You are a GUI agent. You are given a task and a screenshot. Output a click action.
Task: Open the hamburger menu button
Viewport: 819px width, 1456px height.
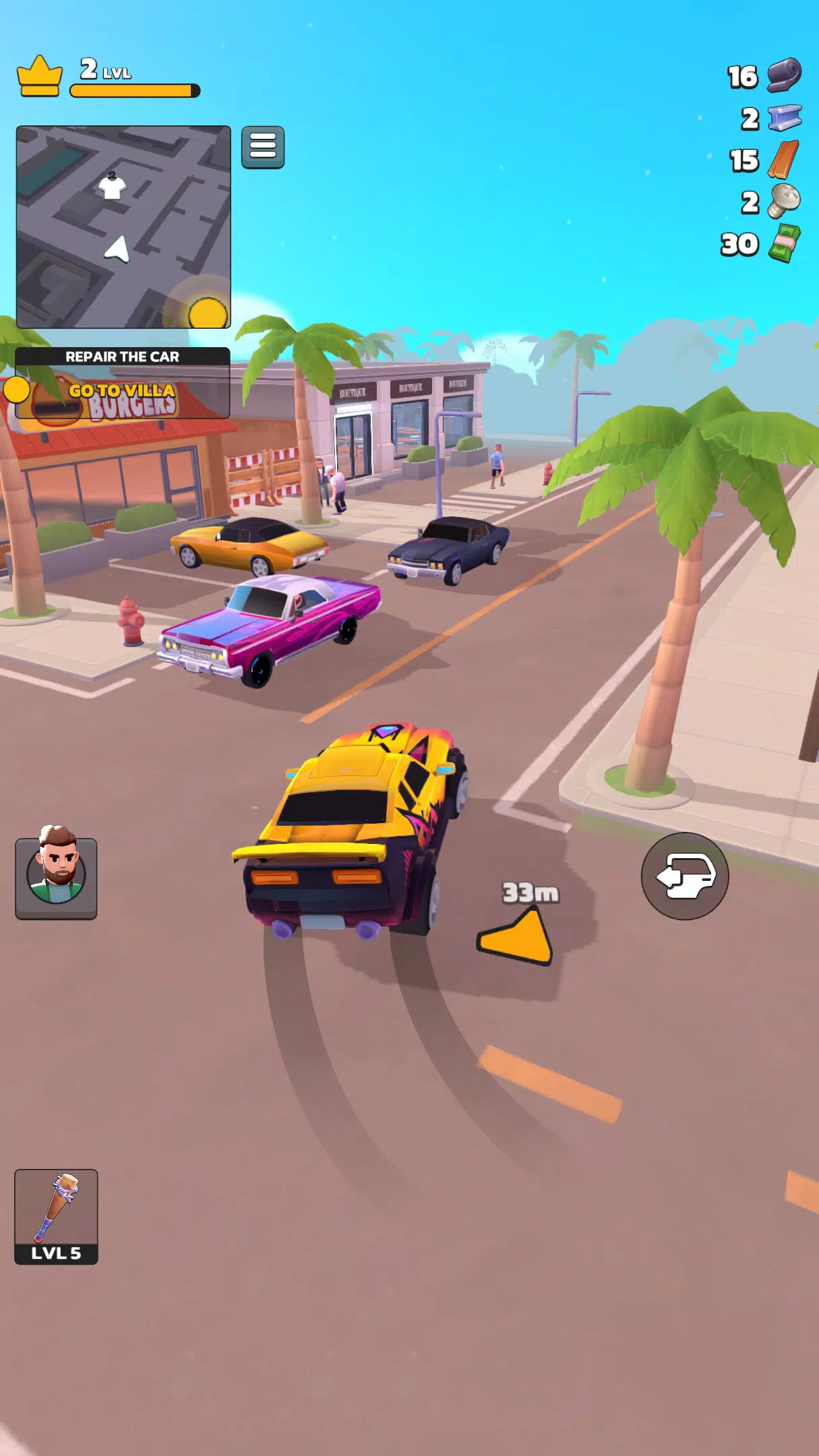263,147
